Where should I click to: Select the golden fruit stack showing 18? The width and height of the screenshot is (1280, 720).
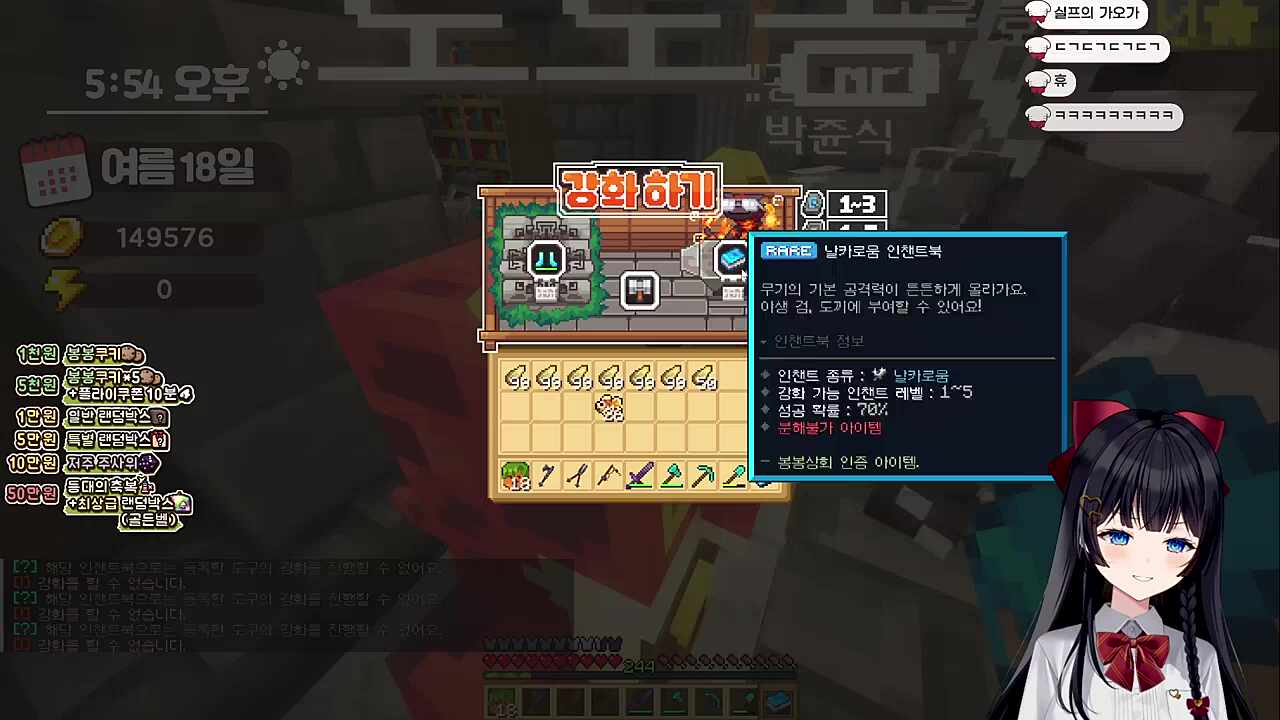pyautogui.click(x=514, y=476)
